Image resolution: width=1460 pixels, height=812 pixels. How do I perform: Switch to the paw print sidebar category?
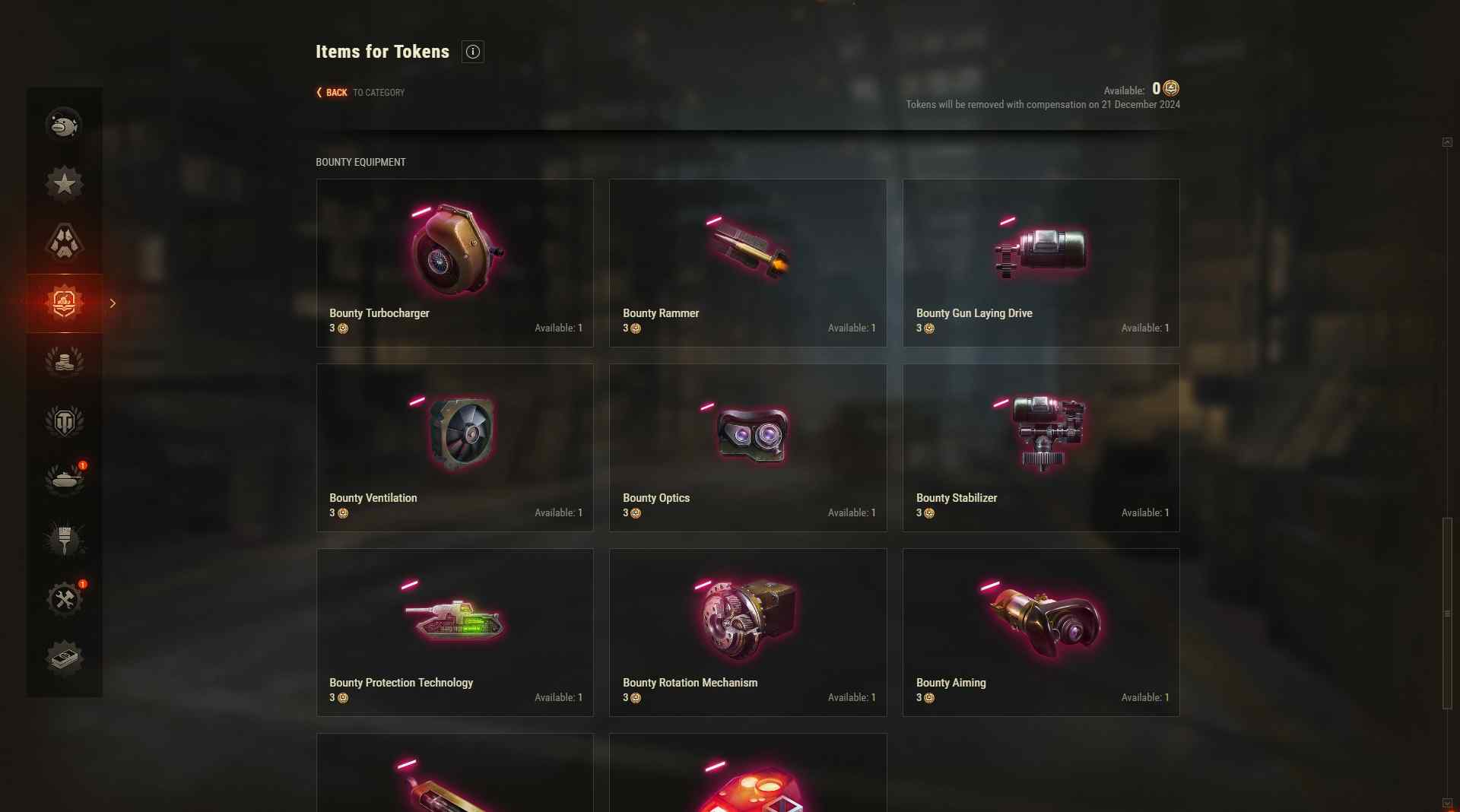[65, 243]
